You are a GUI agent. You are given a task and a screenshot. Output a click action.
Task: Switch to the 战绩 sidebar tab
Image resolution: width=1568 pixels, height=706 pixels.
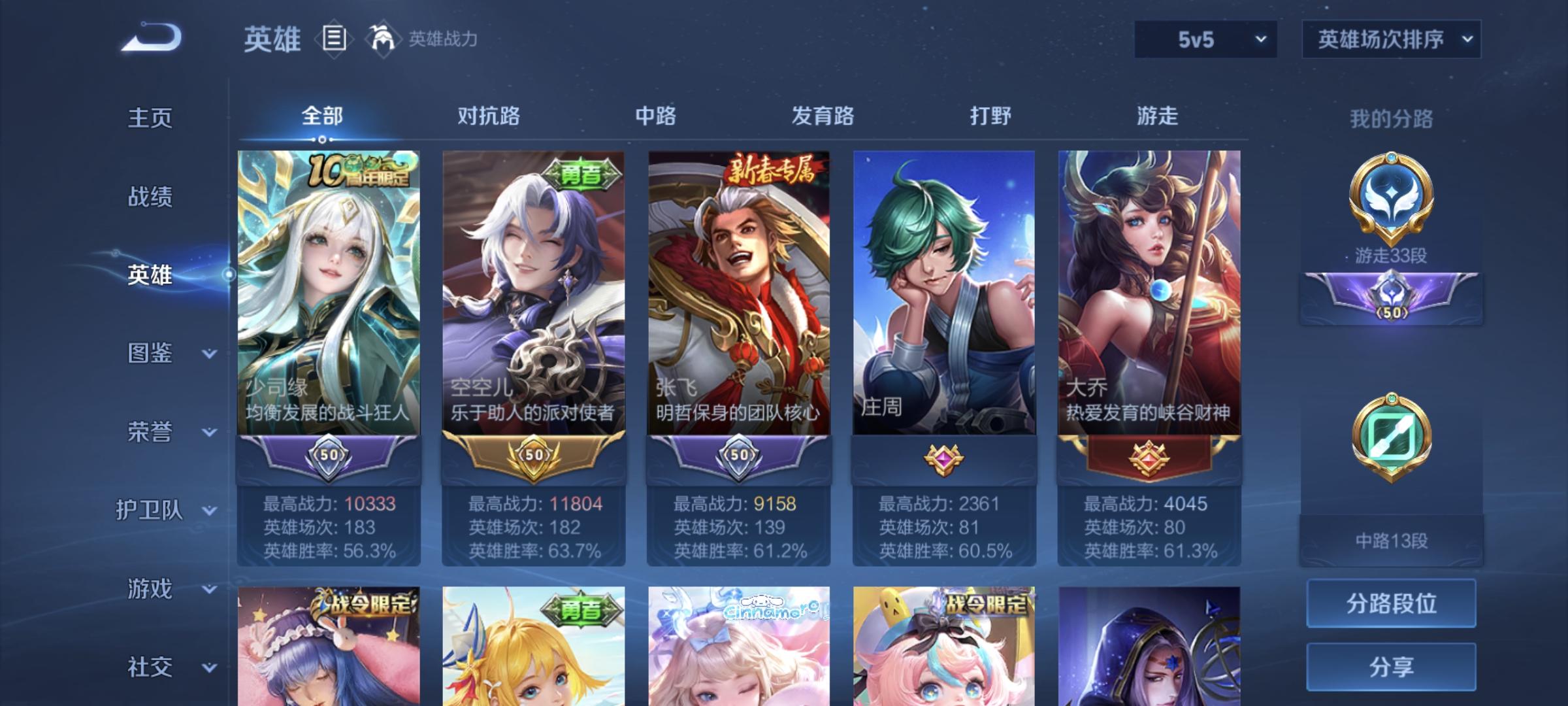[152, 197]
